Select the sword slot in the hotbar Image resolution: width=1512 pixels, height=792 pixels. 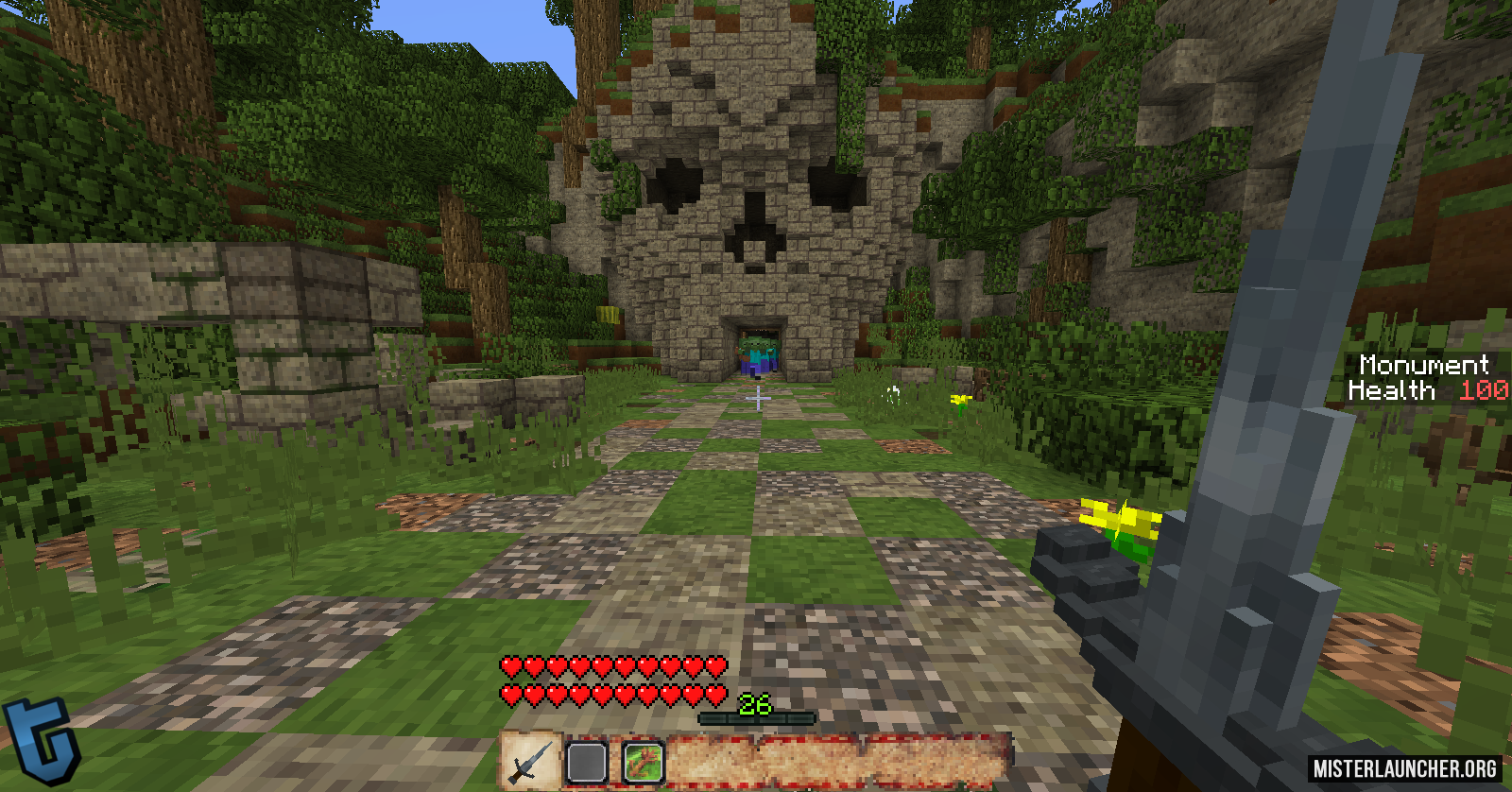click(530, 762)
